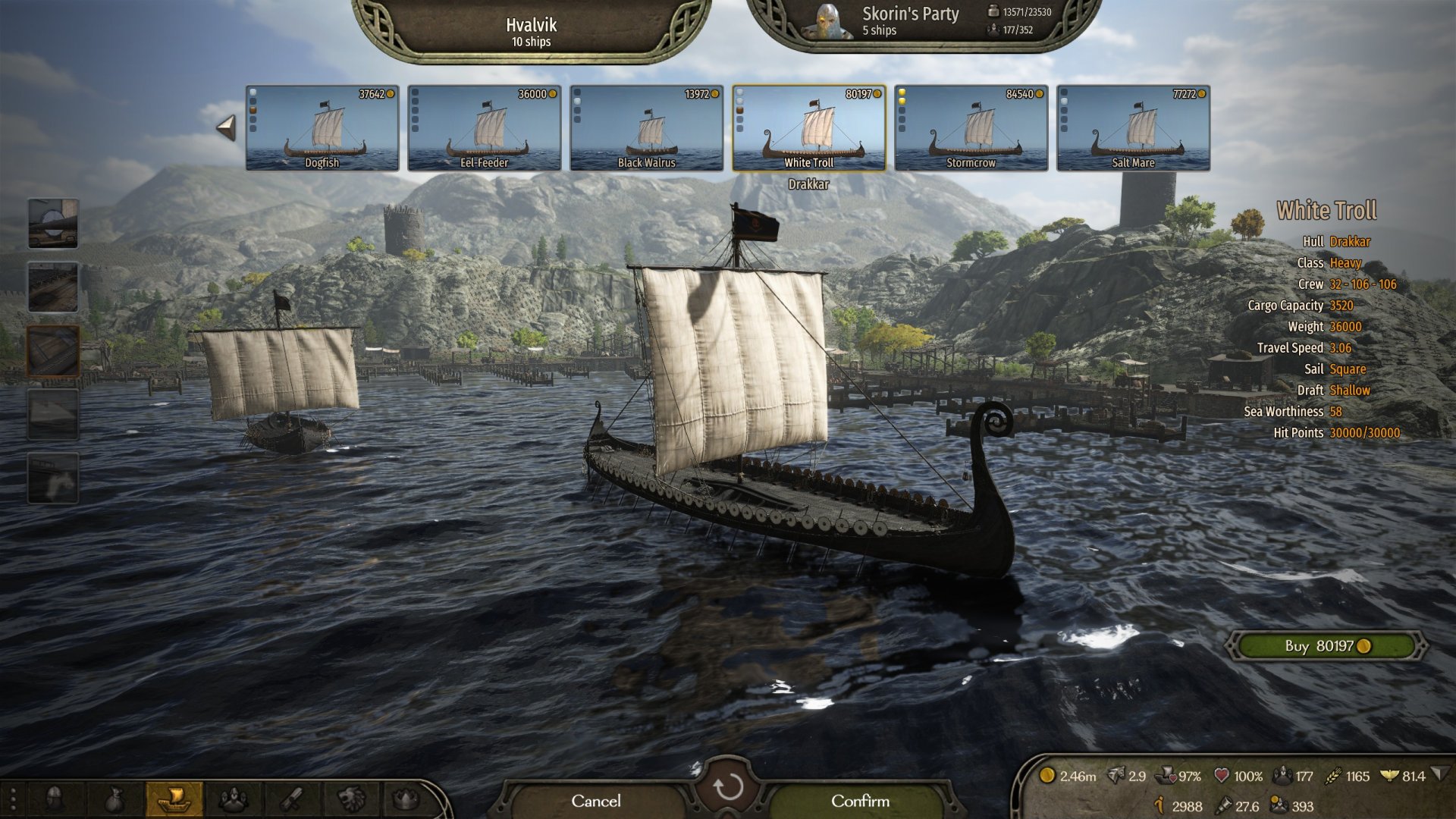Cancel the ship trade

pos(595,801)
